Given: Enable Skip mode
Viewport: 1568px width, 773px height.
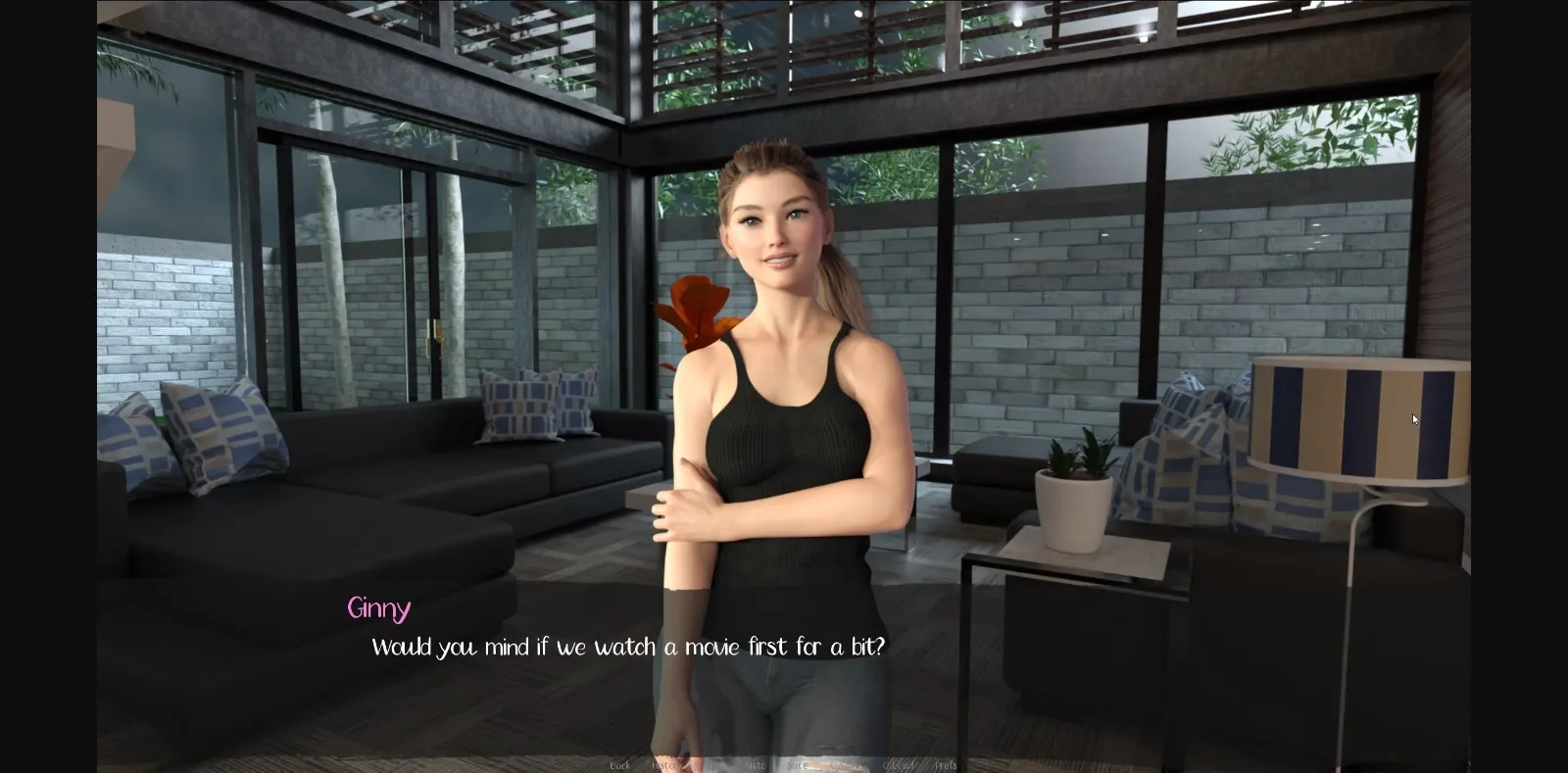Looking at the screenshot, I should [x=712, y=765].
